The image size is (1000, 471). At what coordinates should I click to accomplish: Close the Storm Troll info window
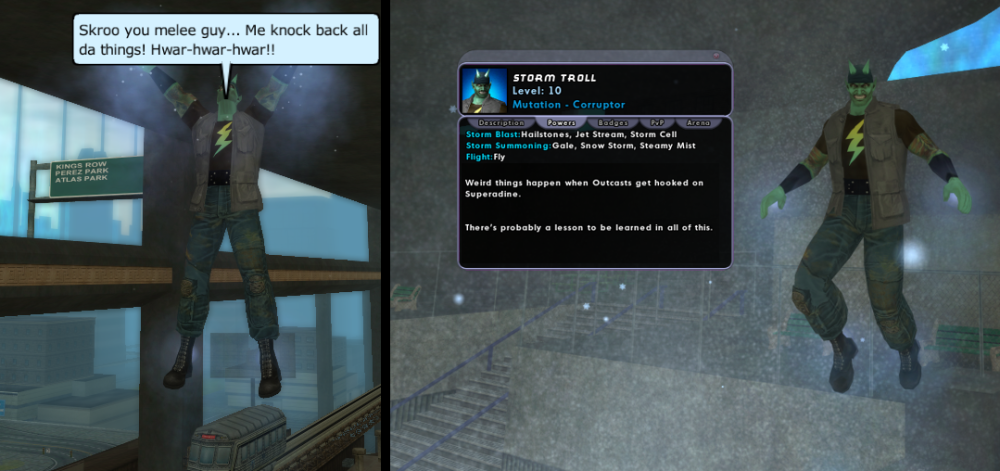[717, 55]
